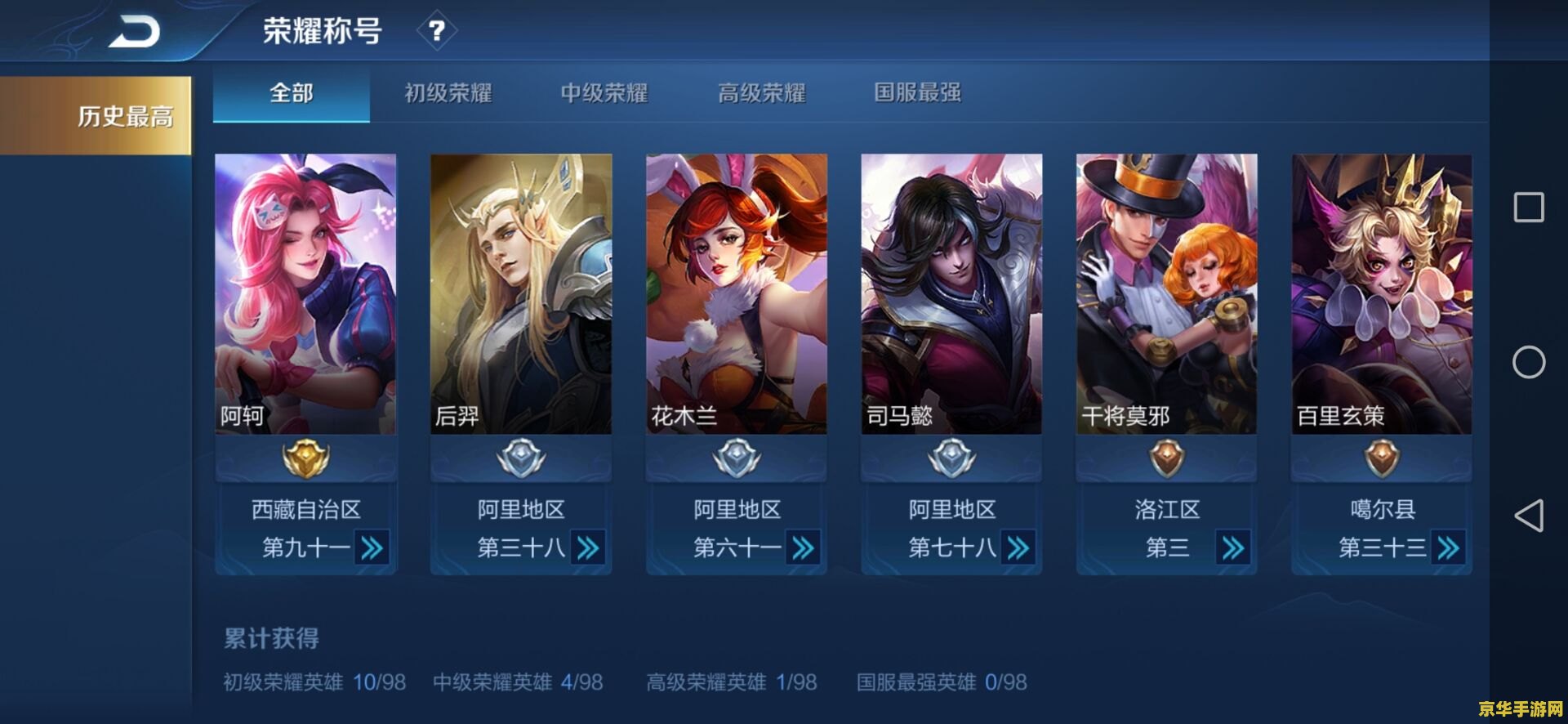The image size is (1568, 724).
Task: Select the 阿轲 hero card
Action: [305, 294]
